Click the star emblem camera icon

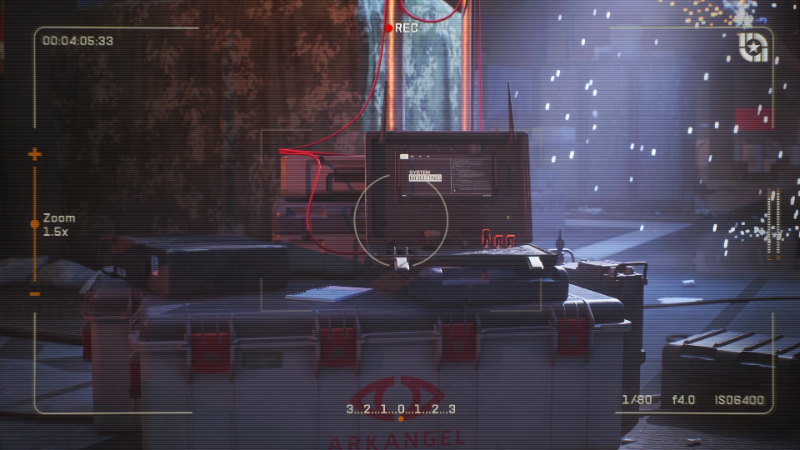click(753, 47)
